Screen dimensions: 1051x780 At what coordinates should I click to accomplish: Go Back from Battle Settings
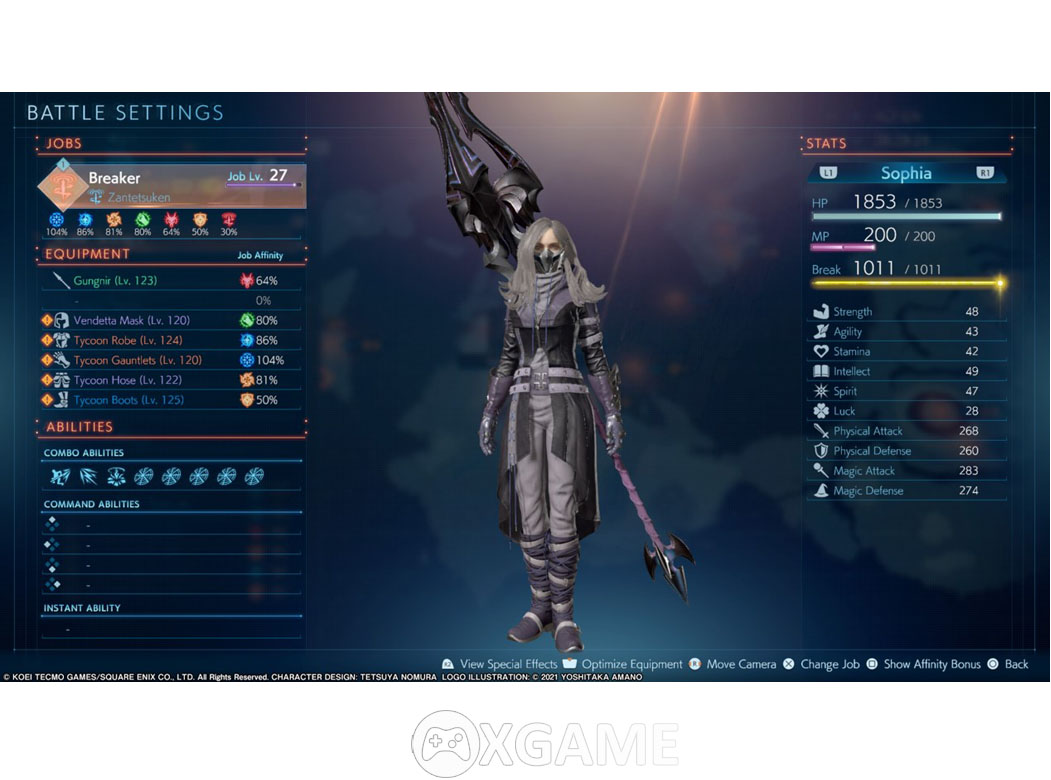tap(1015, 665)
